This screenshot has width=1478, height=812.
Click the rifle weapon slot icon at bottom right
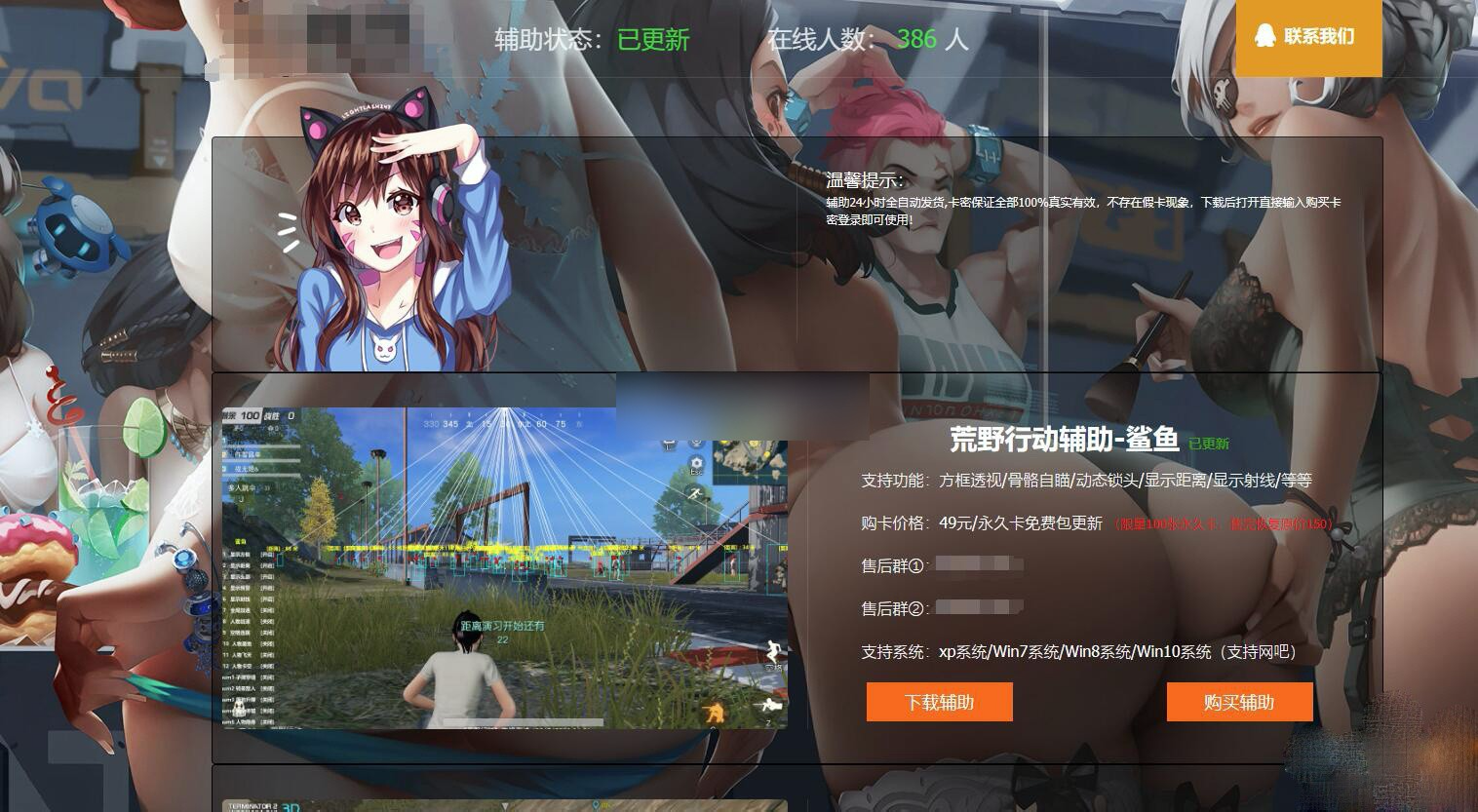(769, 703)
